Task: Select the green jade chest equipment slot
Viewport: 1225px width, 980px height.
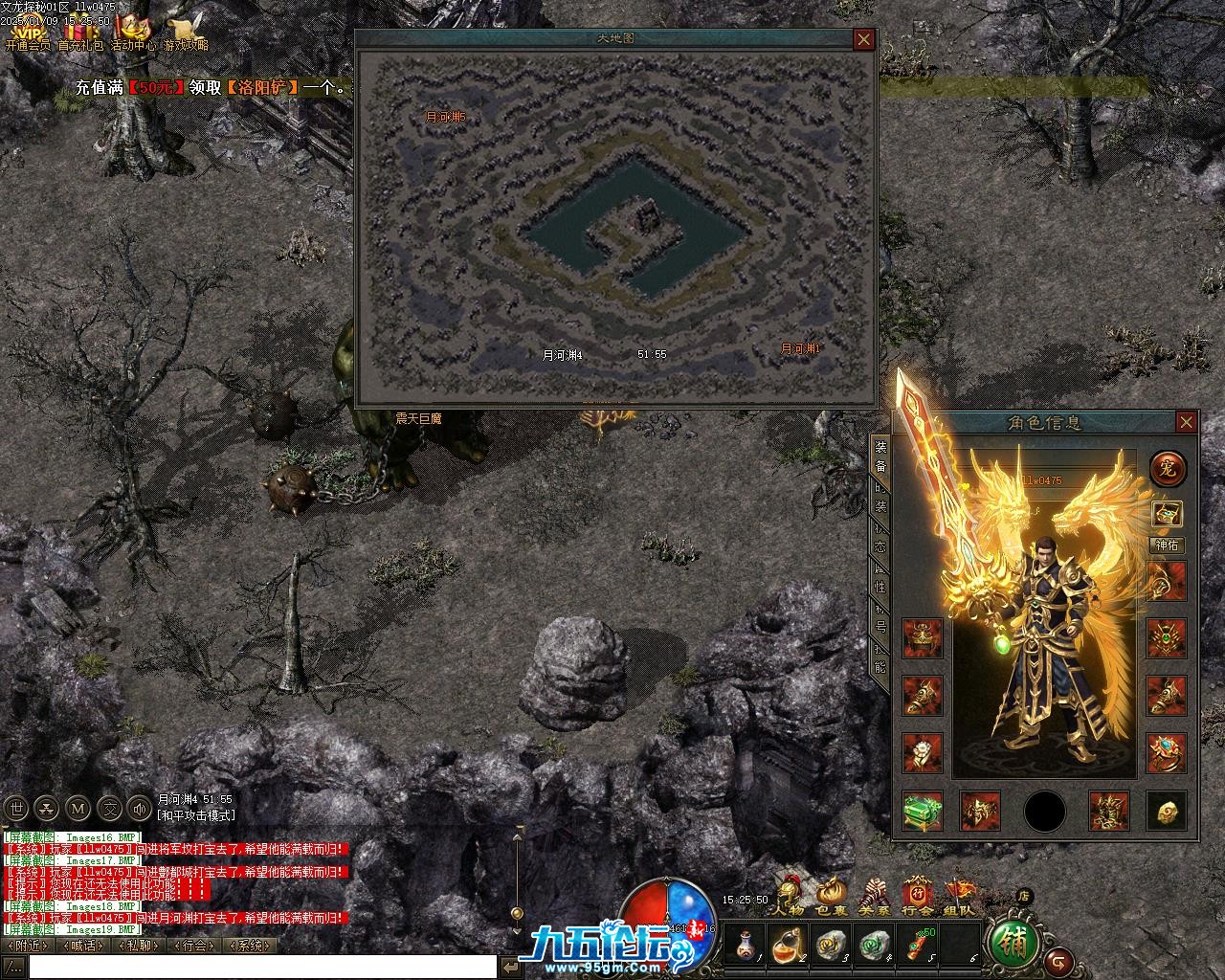Action: tap(923, 811)
